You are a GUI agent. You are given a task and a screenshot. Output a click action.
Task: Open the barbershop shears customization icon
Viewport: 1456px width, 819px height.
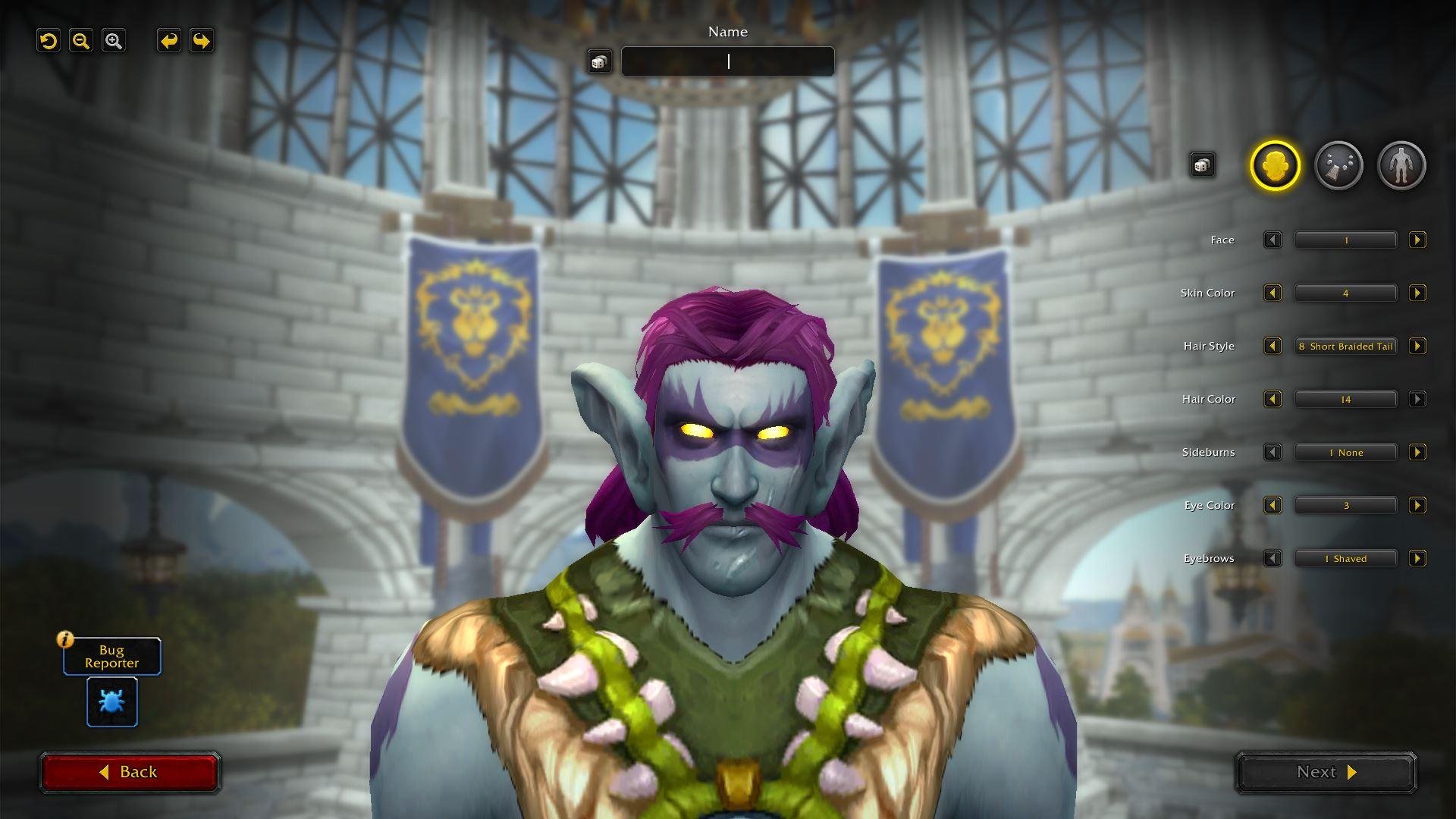pyautogui.click(x=1338, y=165)
